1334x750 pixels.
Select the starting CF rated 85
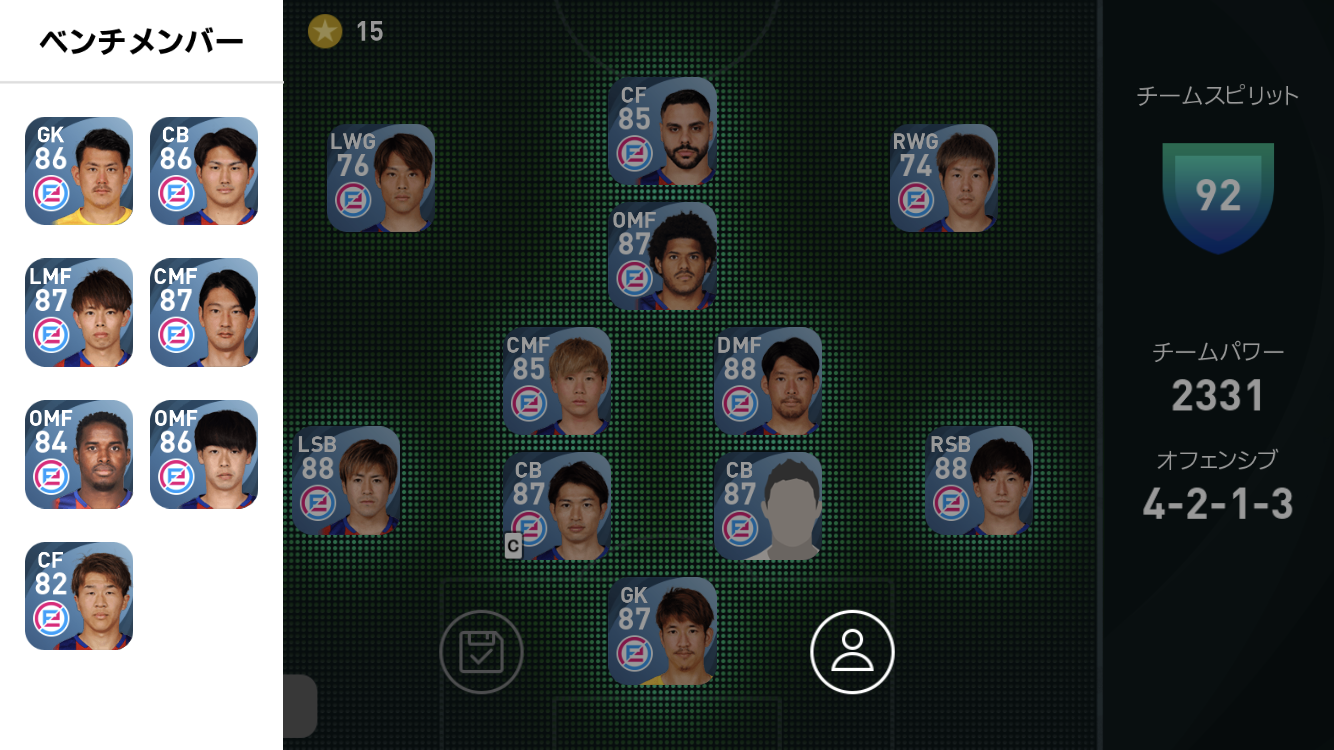click(662, 131)
